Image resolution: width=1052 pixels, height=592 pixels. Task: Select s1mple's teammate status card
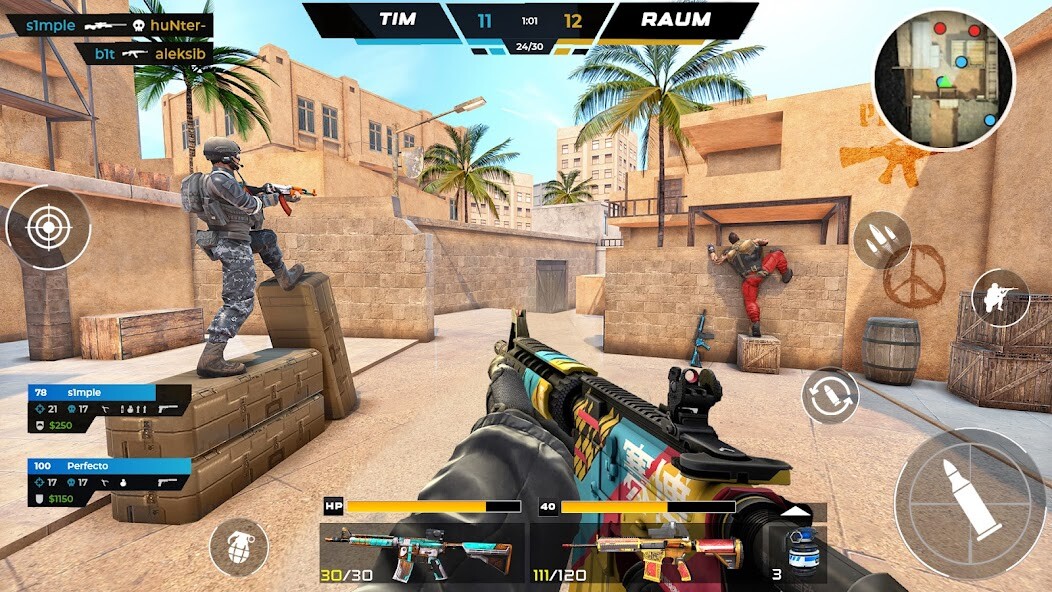110,409
